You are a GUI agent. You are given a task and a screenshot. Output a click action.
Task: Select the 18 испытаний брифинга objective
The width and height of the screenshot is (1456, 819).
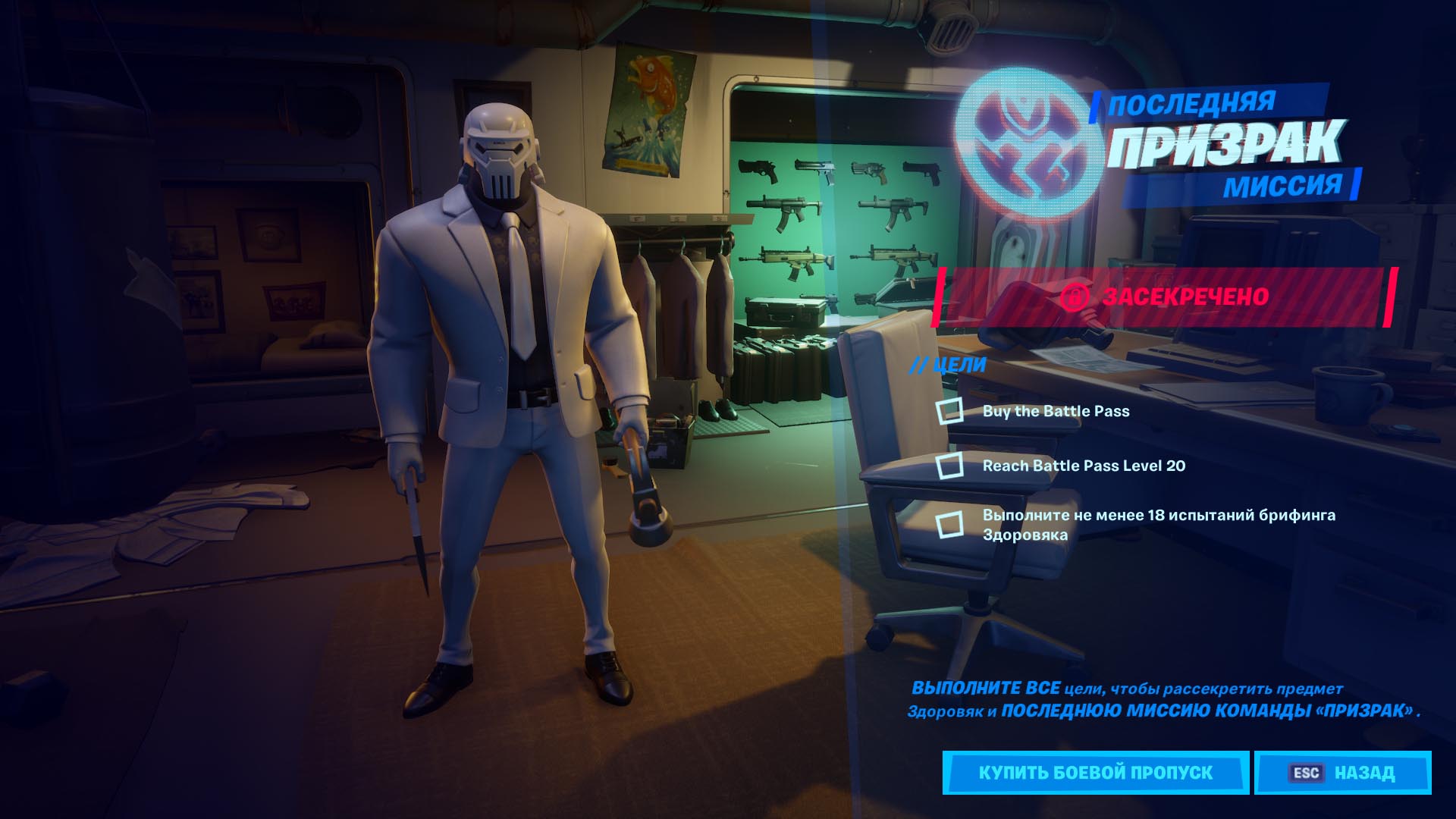coord(1158,525)
